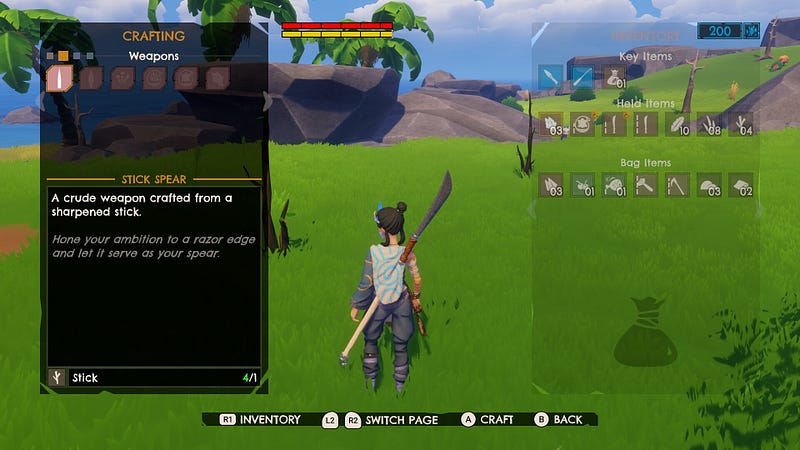Select the coin pouch key item
Image resolution: width=800 pixels, height=450 pixels.
614,77
